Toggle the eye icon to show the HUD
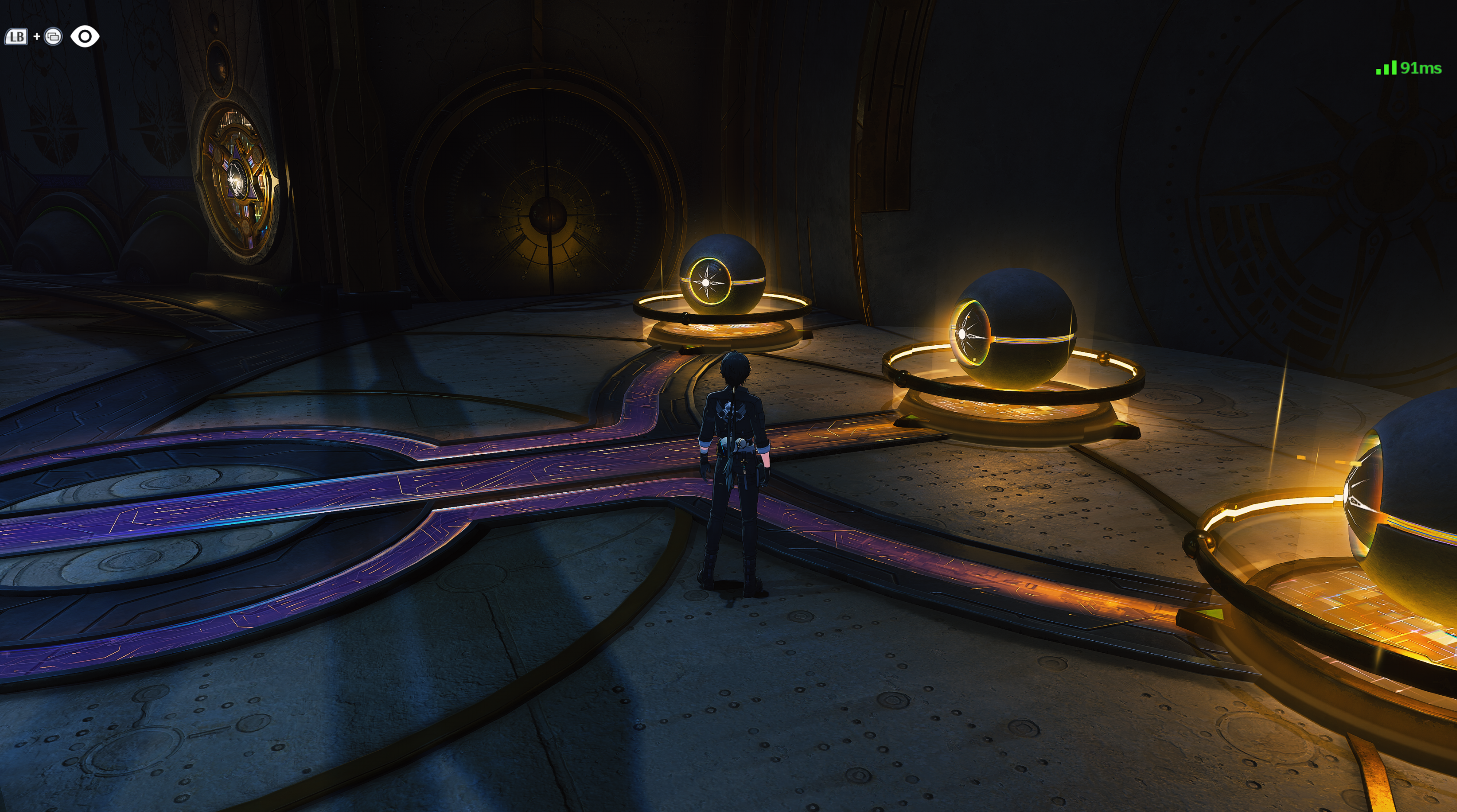Viewport: 1457px width, 812px height. tap(85, 37)
